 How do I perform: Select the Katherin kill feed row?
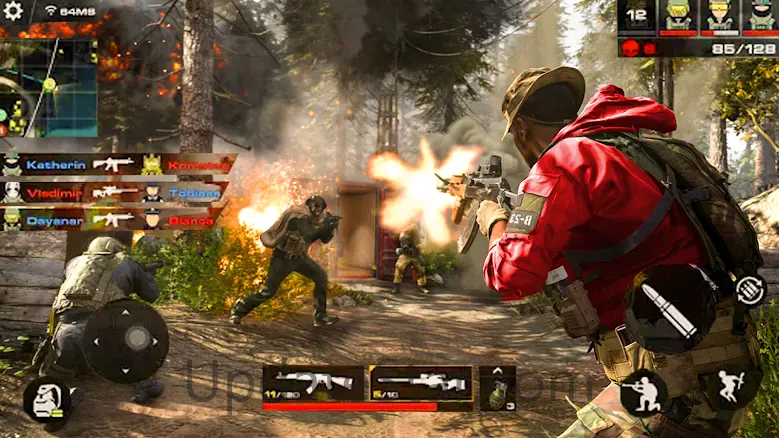(117, 164)
